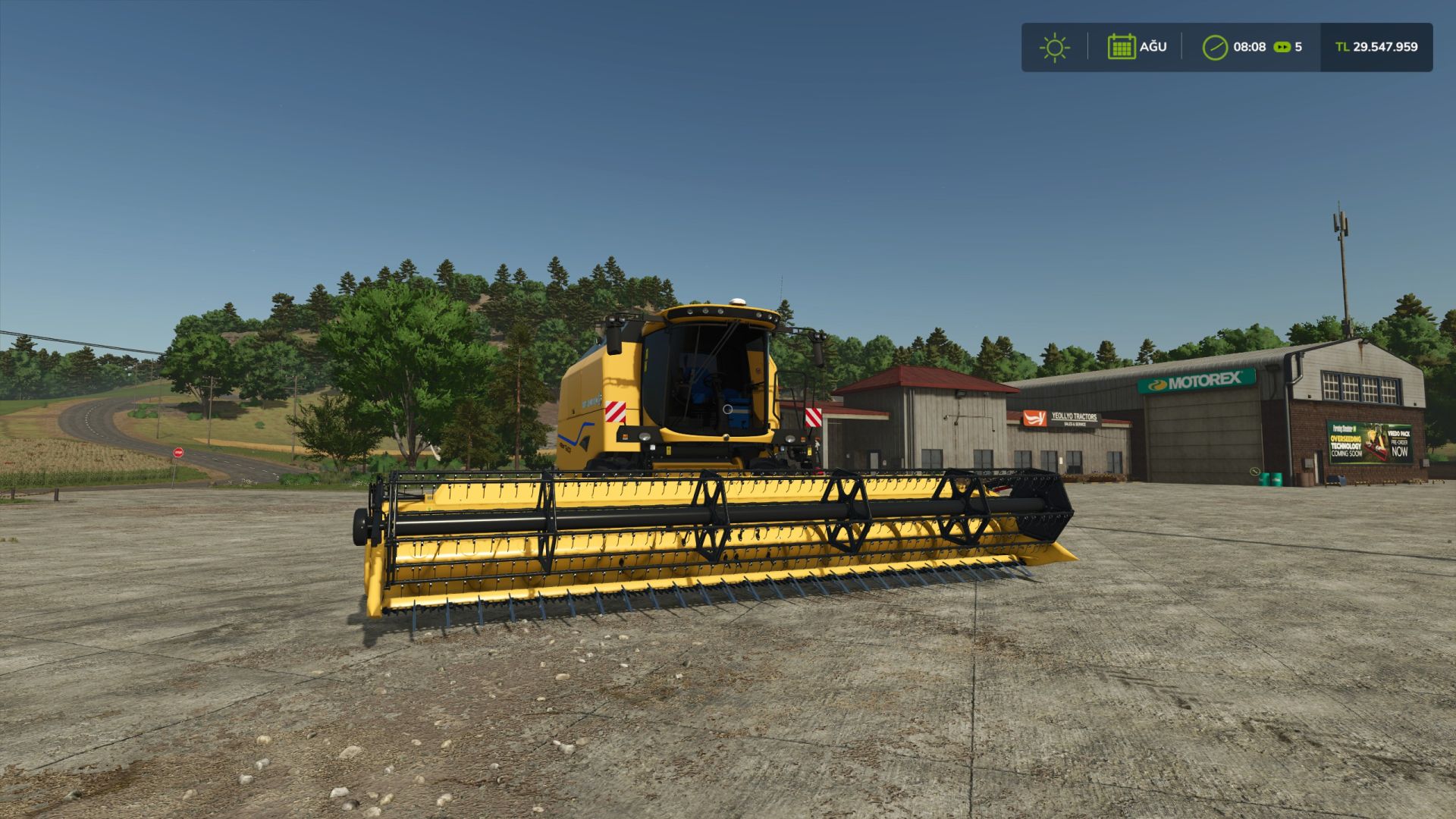
Task: Click the OVERSEEDING TECHNOLOGY poster
Action: tap(1345, 446)
